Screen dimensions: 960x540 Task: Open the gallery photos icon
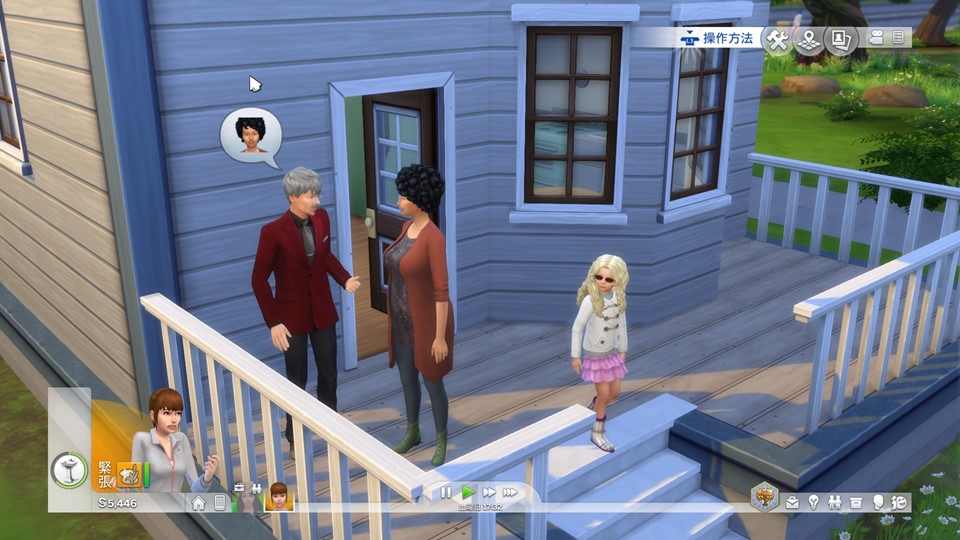click(x=839, y=40)
